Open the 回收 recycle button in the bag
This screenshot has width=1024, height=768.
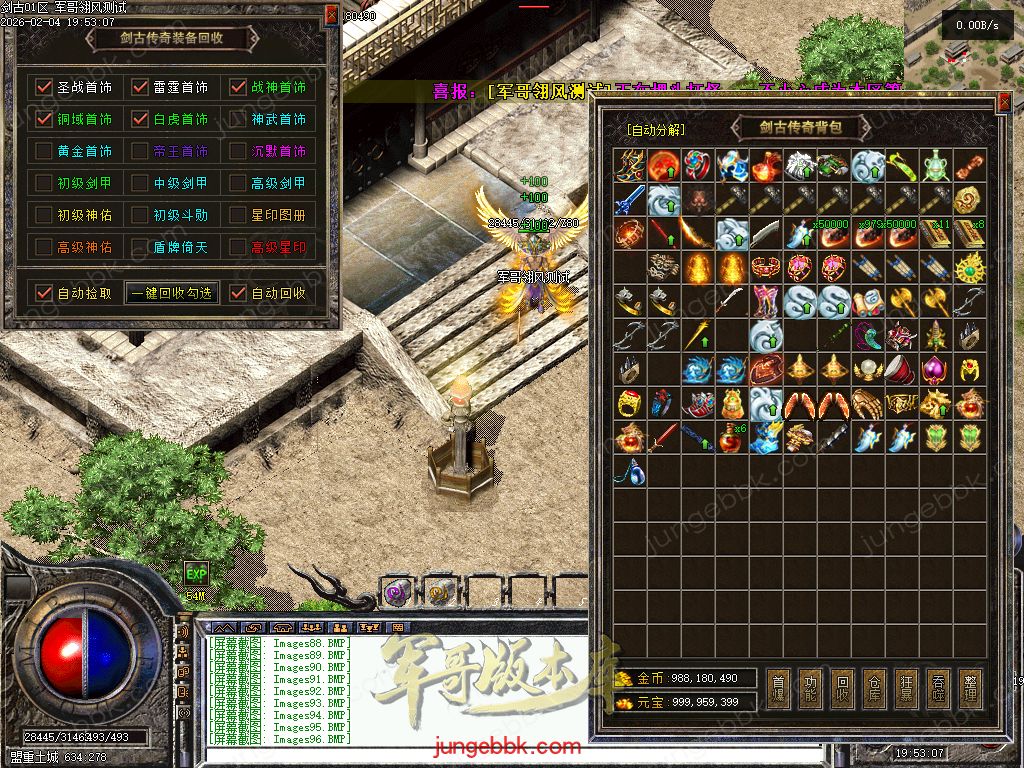(842, 687)
